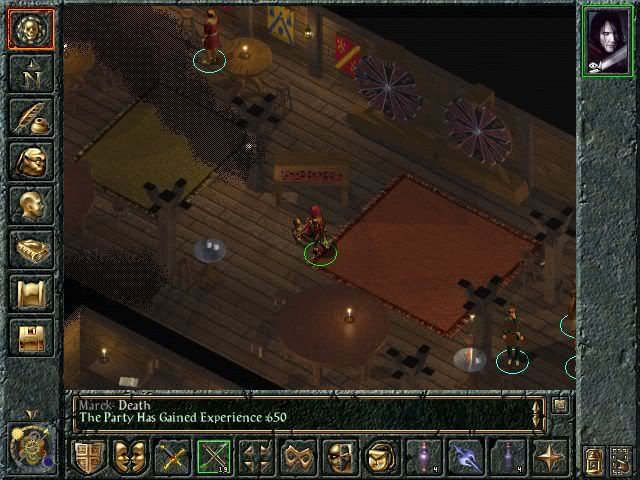Viewport: 640px width, 480px height.
Task: Toggle the game clock pause button
Action: [x=29, y=443]
